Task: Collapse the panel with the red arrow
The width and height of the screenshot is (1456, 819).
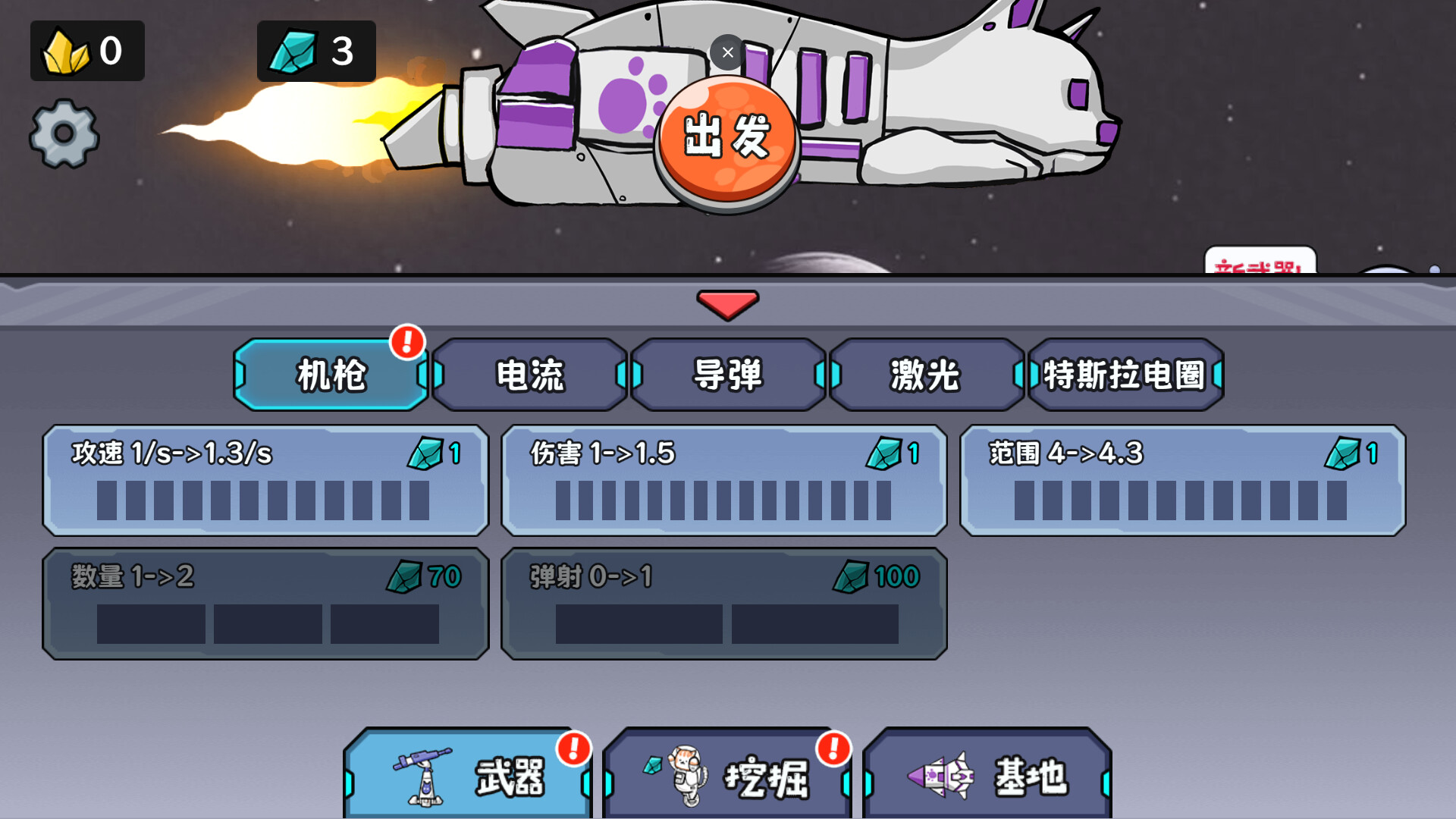Action: tap(727, 306)
